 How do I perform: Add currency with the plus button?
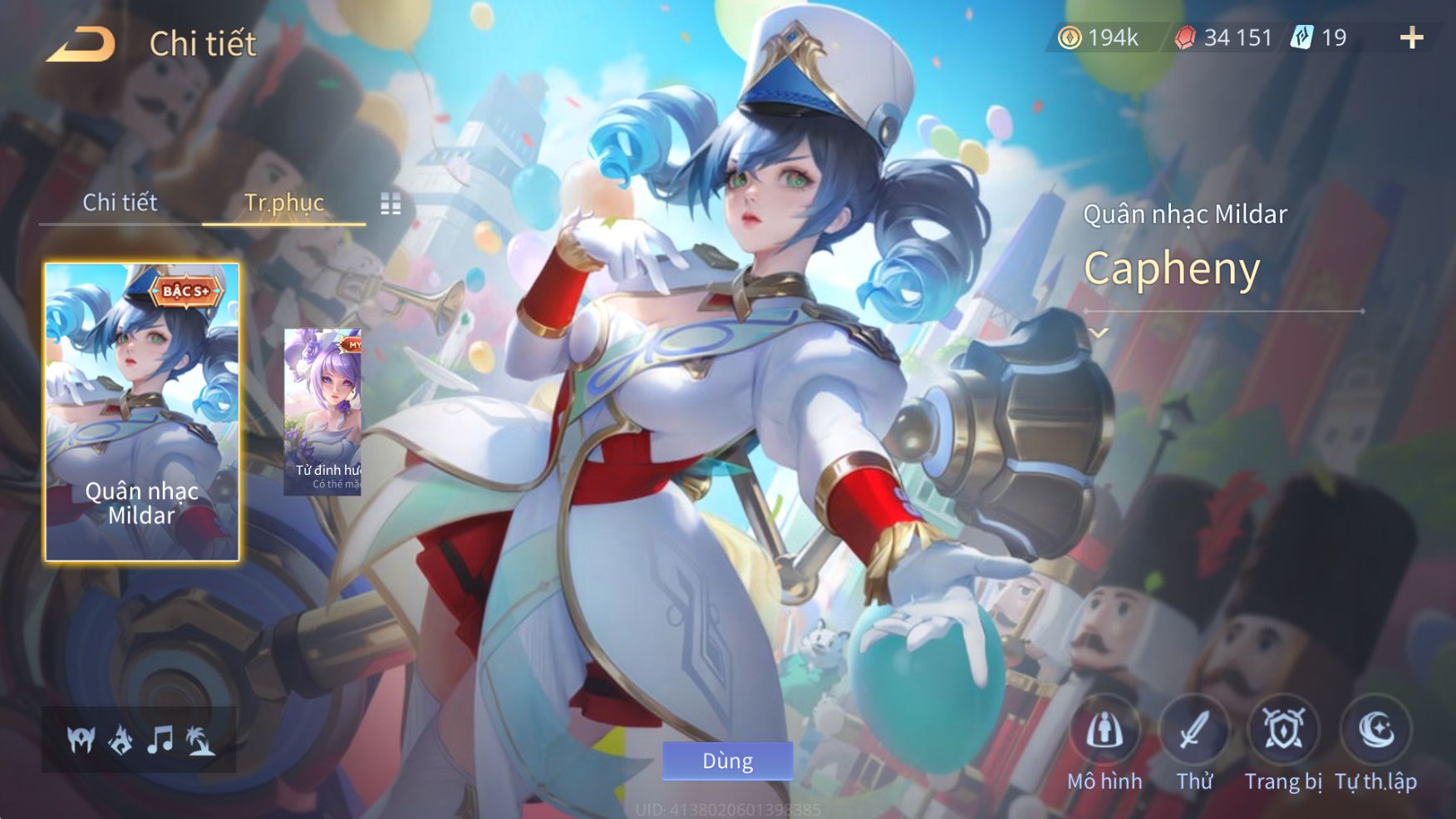1411,37
